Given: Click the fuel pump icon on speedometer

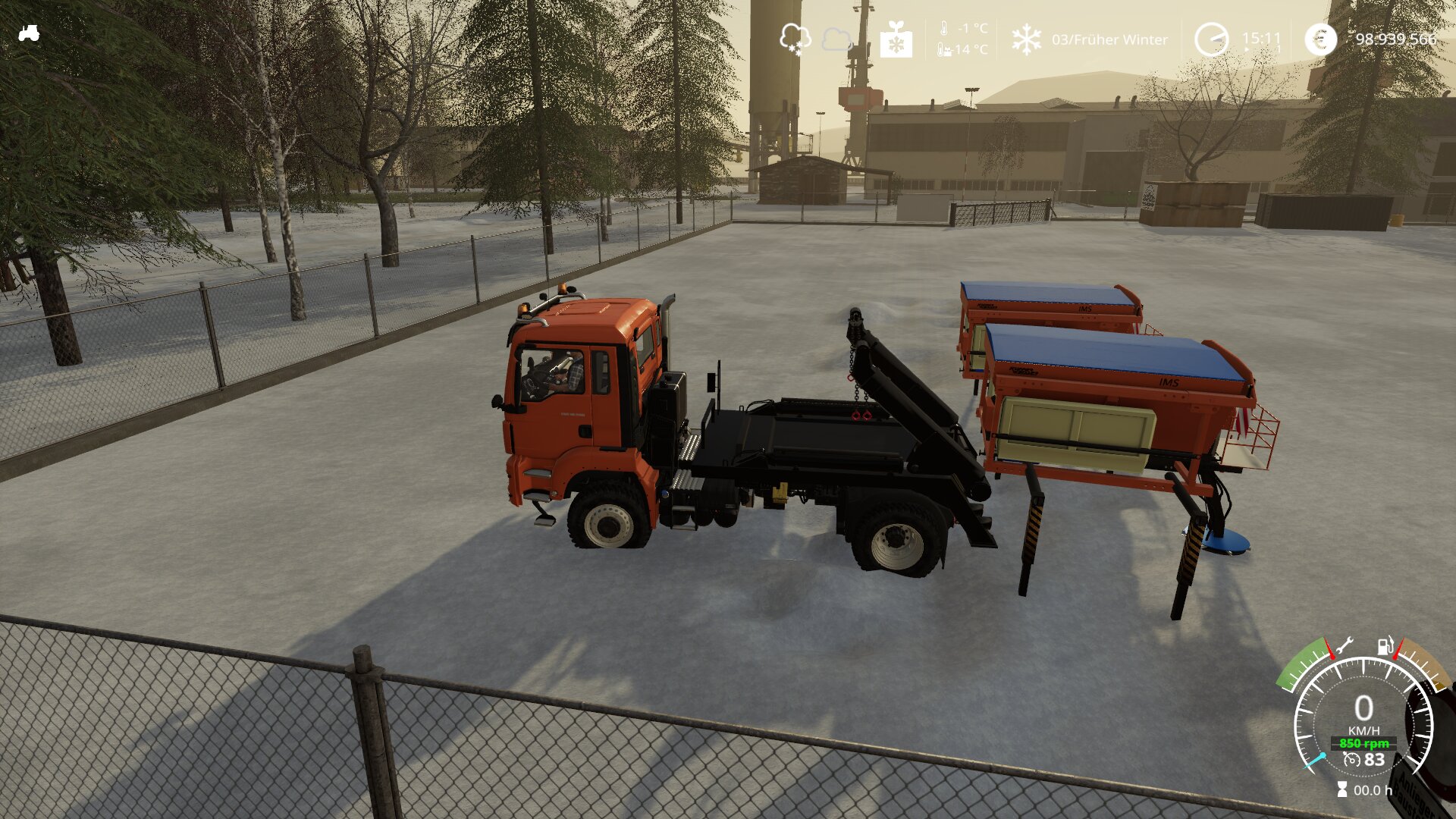Looking at the screenshot, I should (1385, 647).
